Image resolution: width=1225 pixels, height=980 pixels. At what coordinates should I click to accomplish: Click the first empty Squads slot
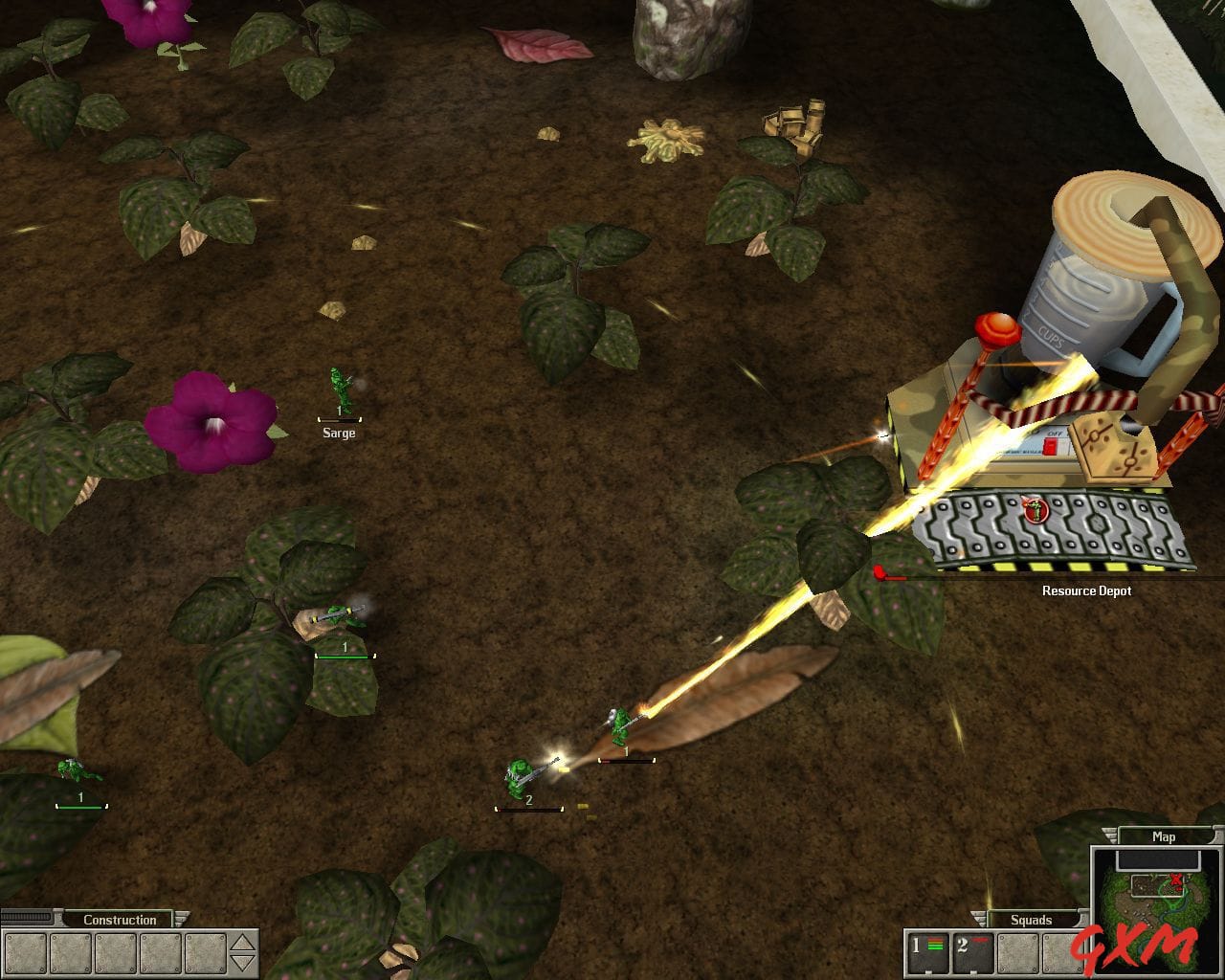pyautogui.click(x=1018, y=952)
